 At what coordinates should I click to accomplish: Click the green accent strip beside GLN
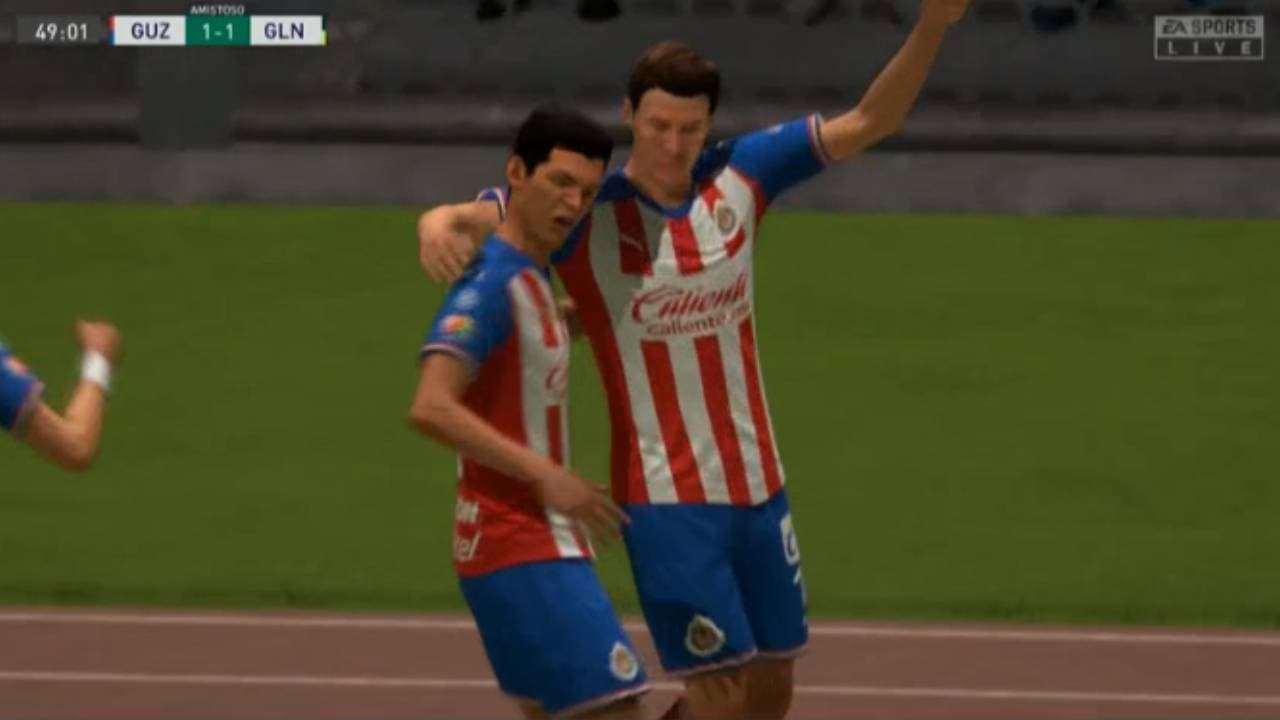coord(322,30)
